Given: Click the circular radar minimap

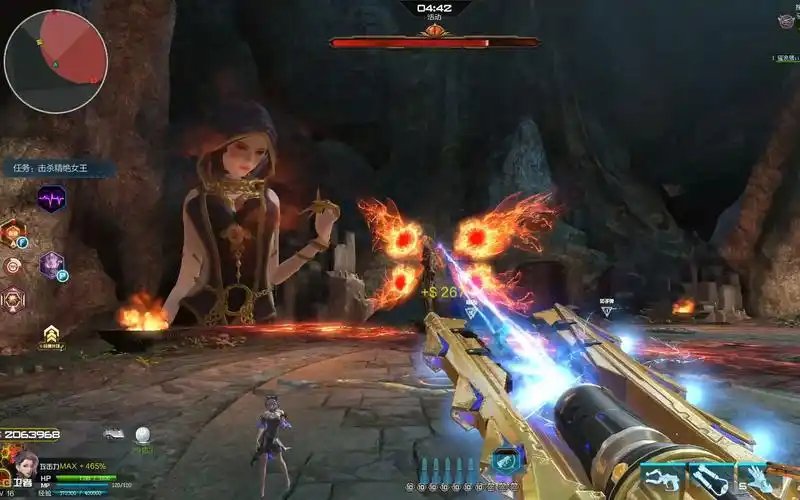Looking at the screenshot, I should (x=56, y=62).
